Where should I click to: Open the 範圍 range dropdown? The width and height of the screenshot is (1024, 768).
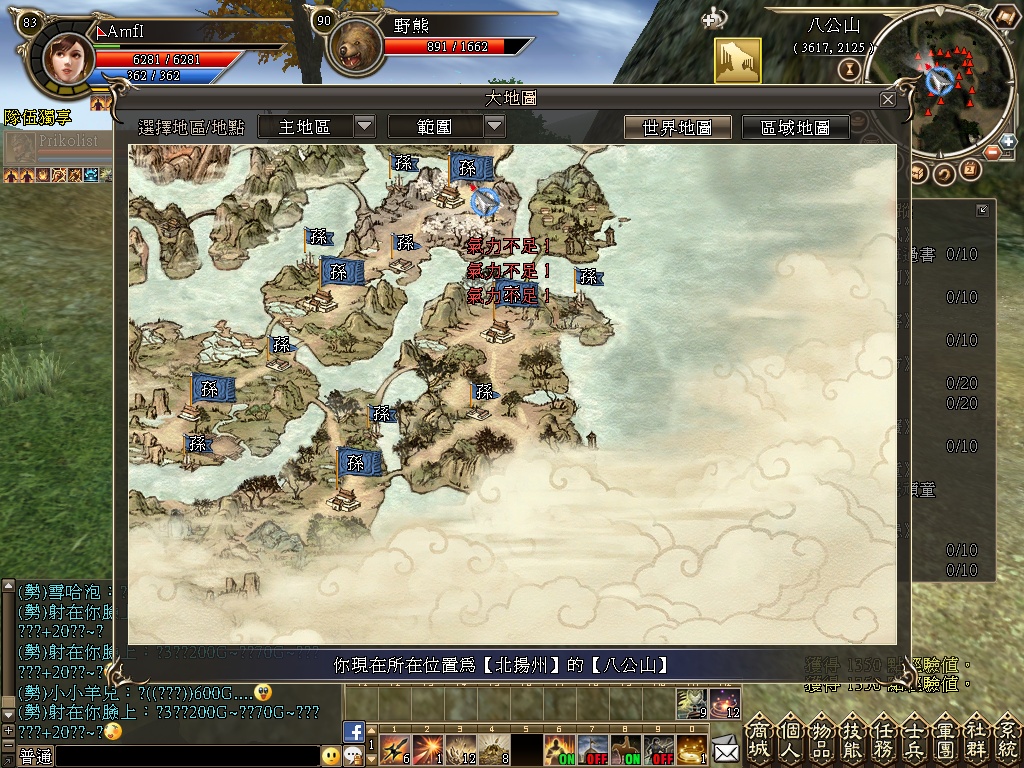(446, 126)
